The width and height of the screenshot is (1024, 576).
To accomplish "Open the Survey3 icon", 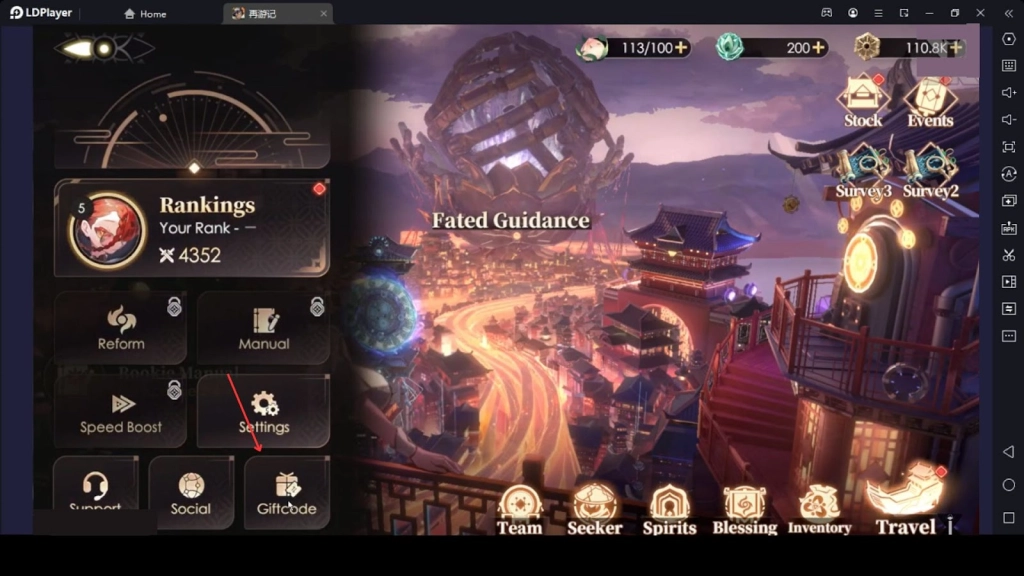I will 862,172.
